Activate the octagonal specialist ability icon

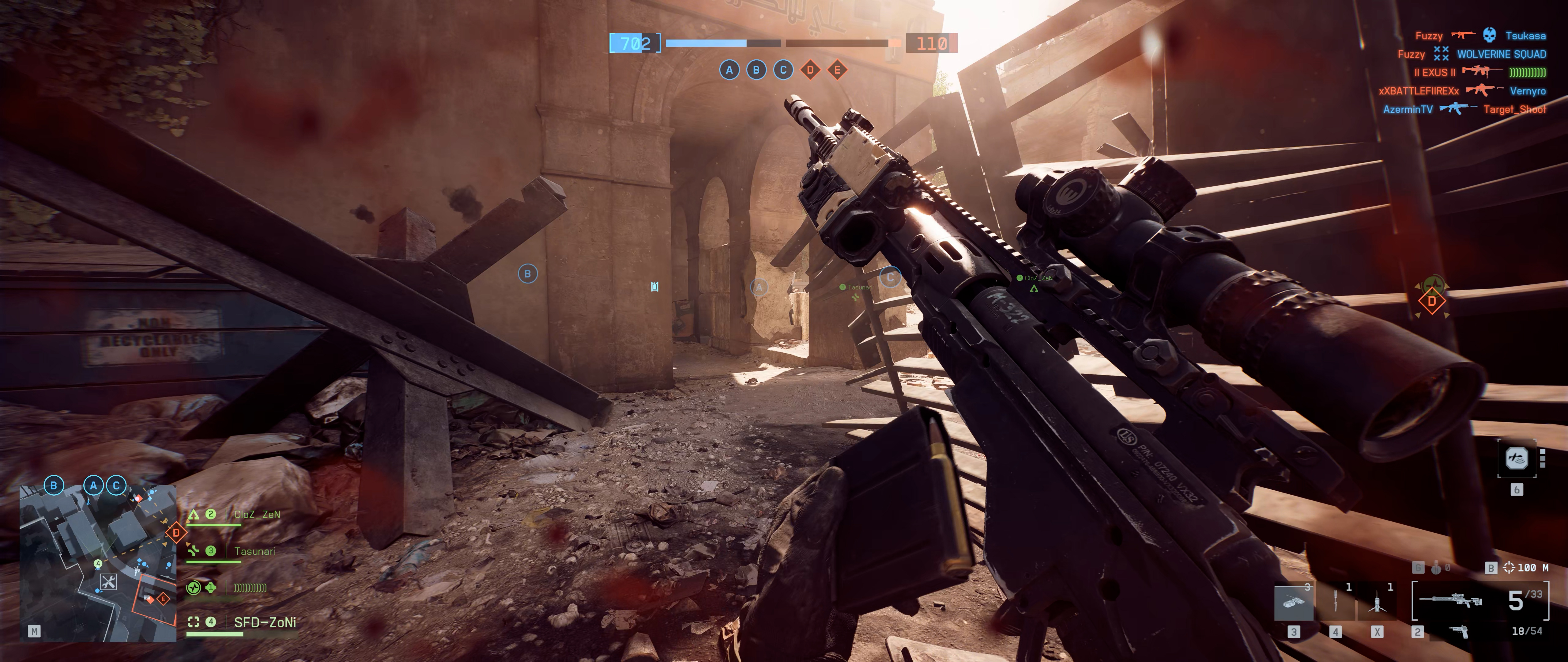1516,458
